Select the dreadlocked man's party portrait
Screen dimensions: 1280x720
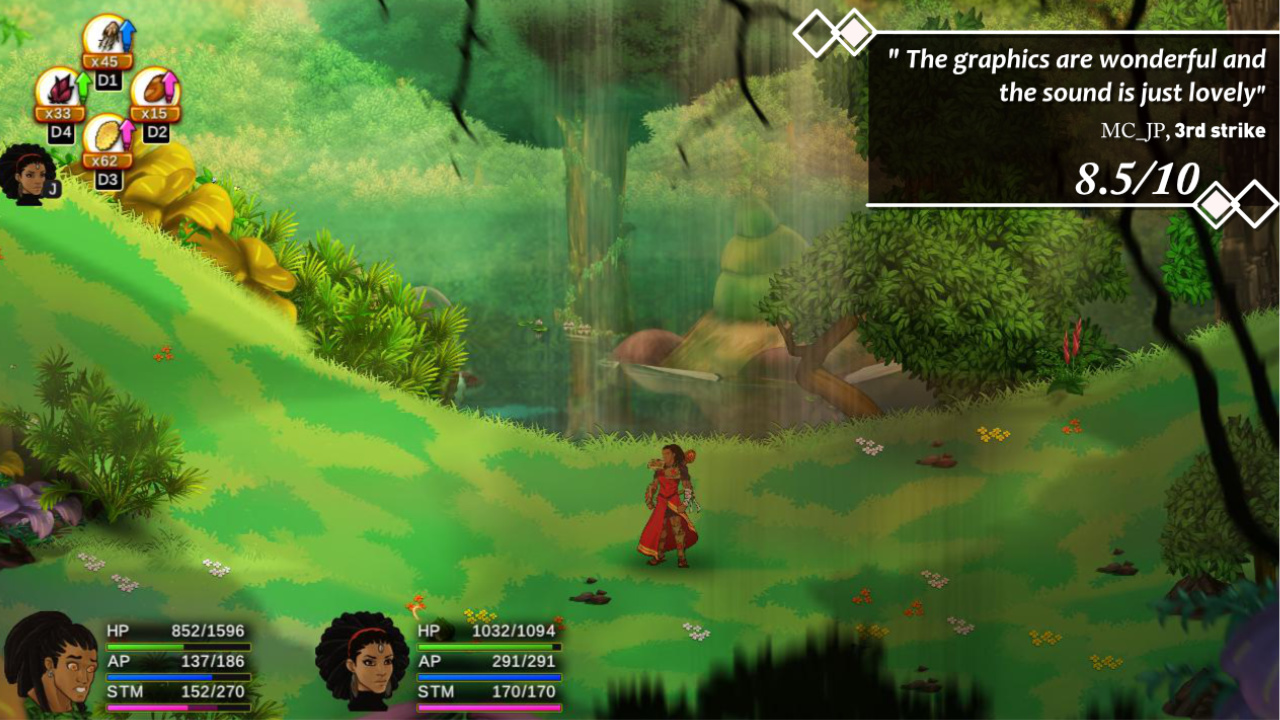49,664
